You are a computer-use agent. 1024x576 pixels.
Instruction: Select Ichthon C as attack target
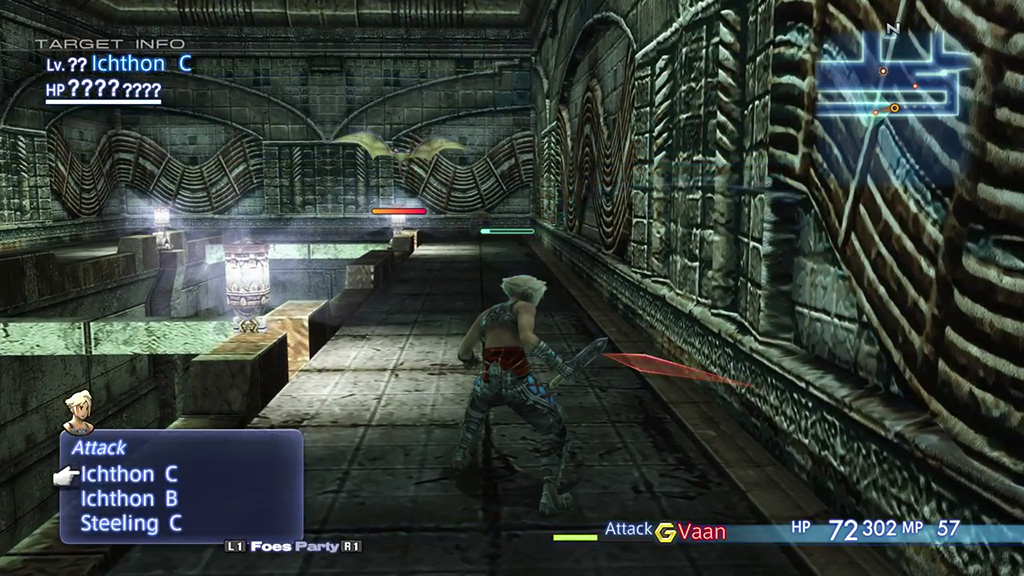tap(129, 474)
